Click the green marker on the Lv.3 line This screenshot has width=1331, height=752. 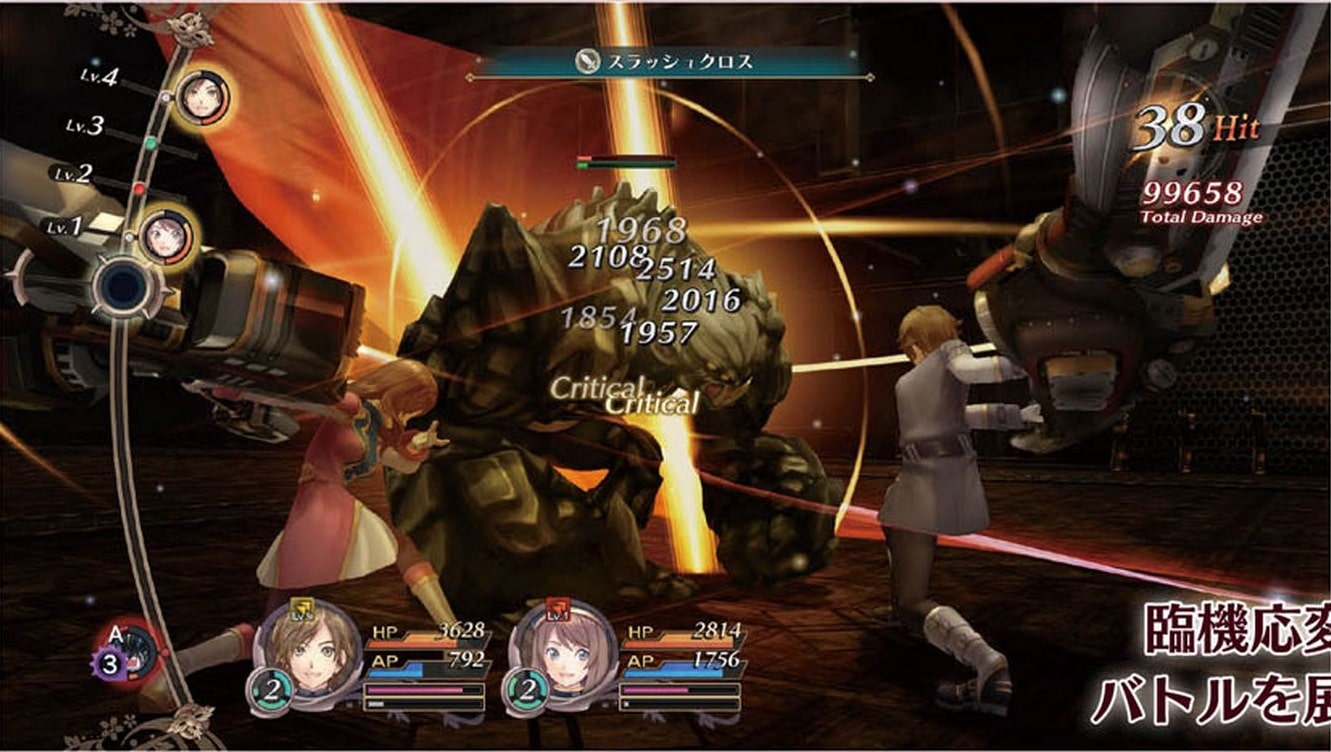click(150, 143)
